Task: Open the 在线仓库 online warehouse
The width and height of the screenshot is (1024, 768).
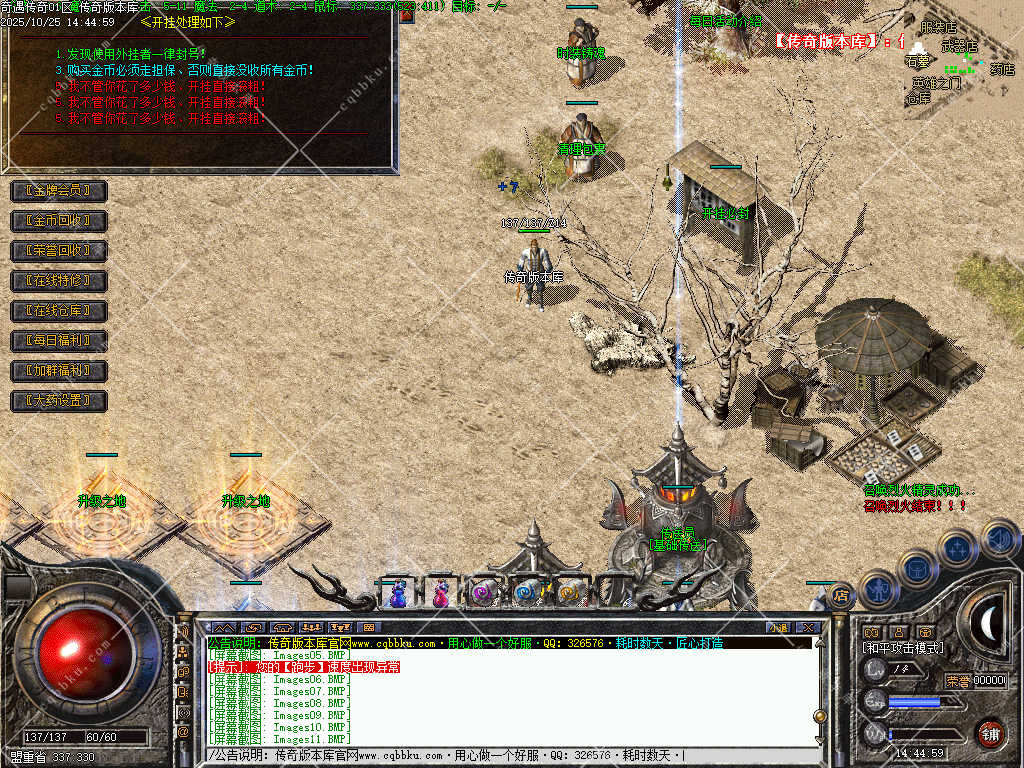Action: click(x=58, y=311)
